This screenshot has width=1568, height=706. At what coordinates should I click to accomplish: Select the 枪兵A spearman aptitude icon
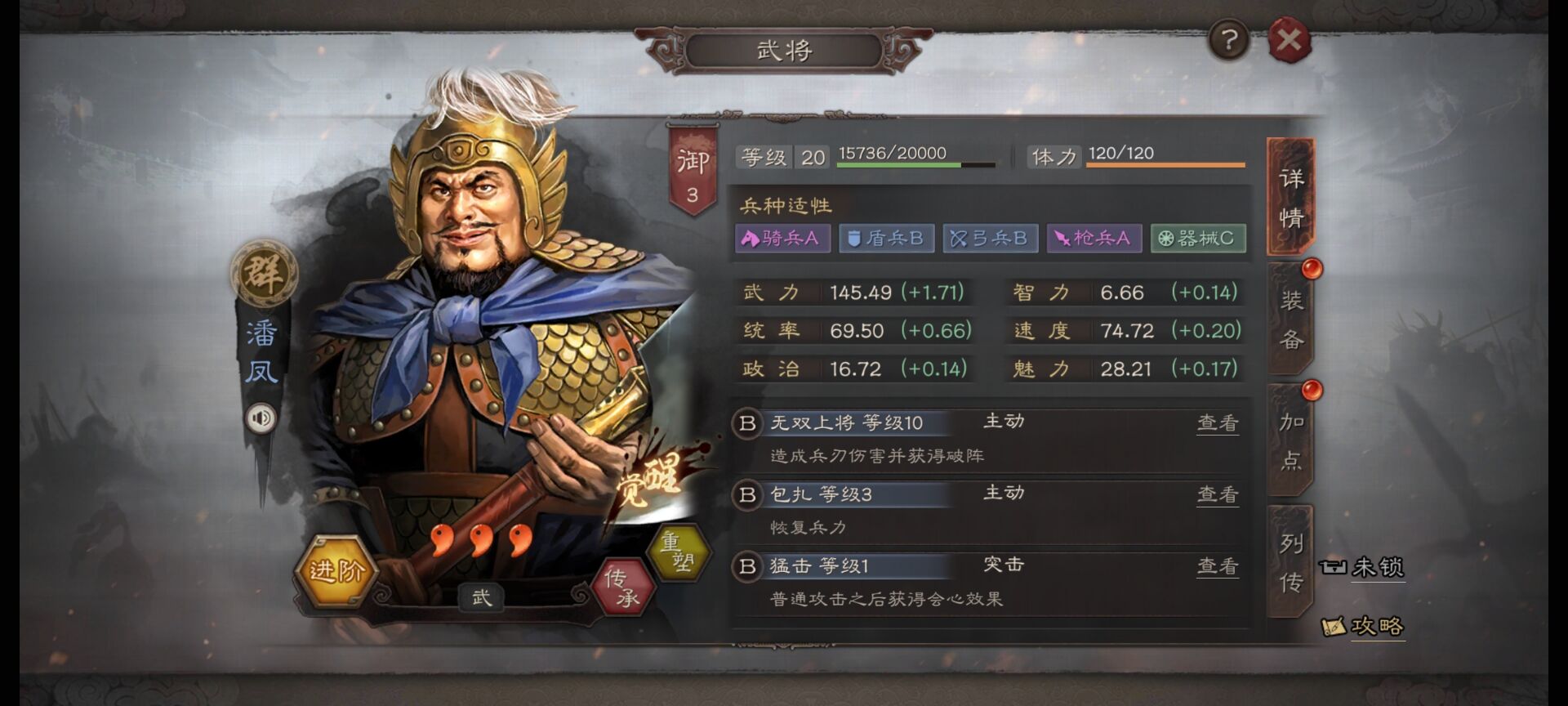pos(1093,239)
